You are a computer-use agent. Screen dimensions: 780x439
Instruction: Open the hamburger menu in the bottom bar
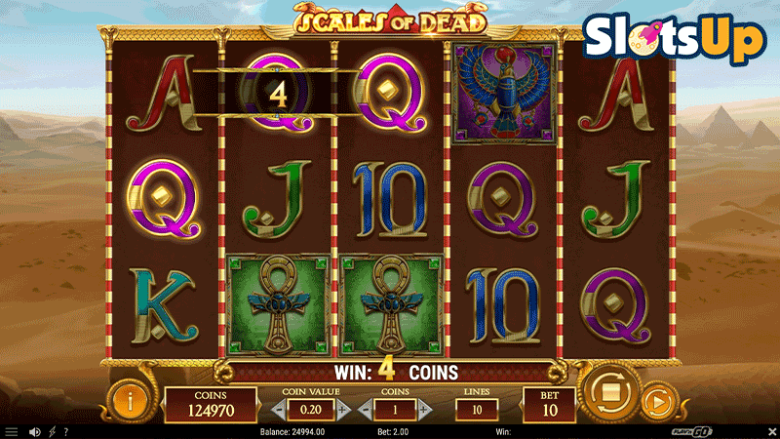coord(12,432)
